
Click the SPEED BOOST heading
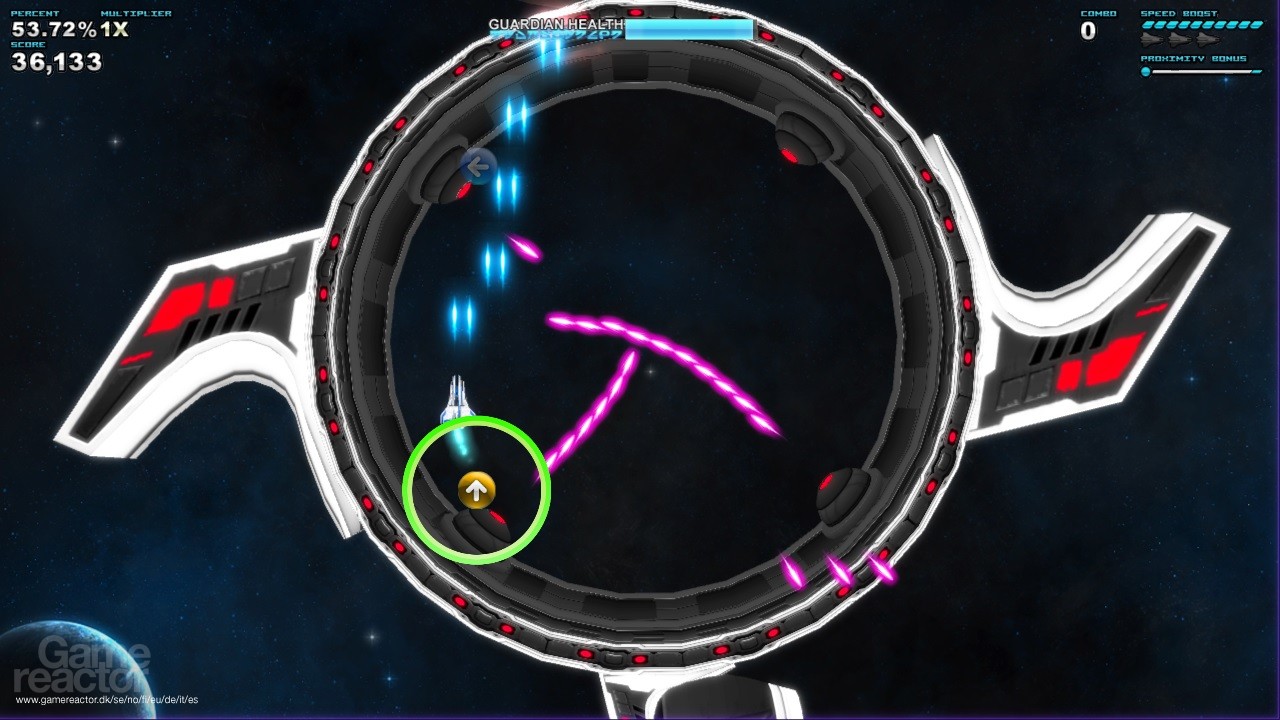1178,13
